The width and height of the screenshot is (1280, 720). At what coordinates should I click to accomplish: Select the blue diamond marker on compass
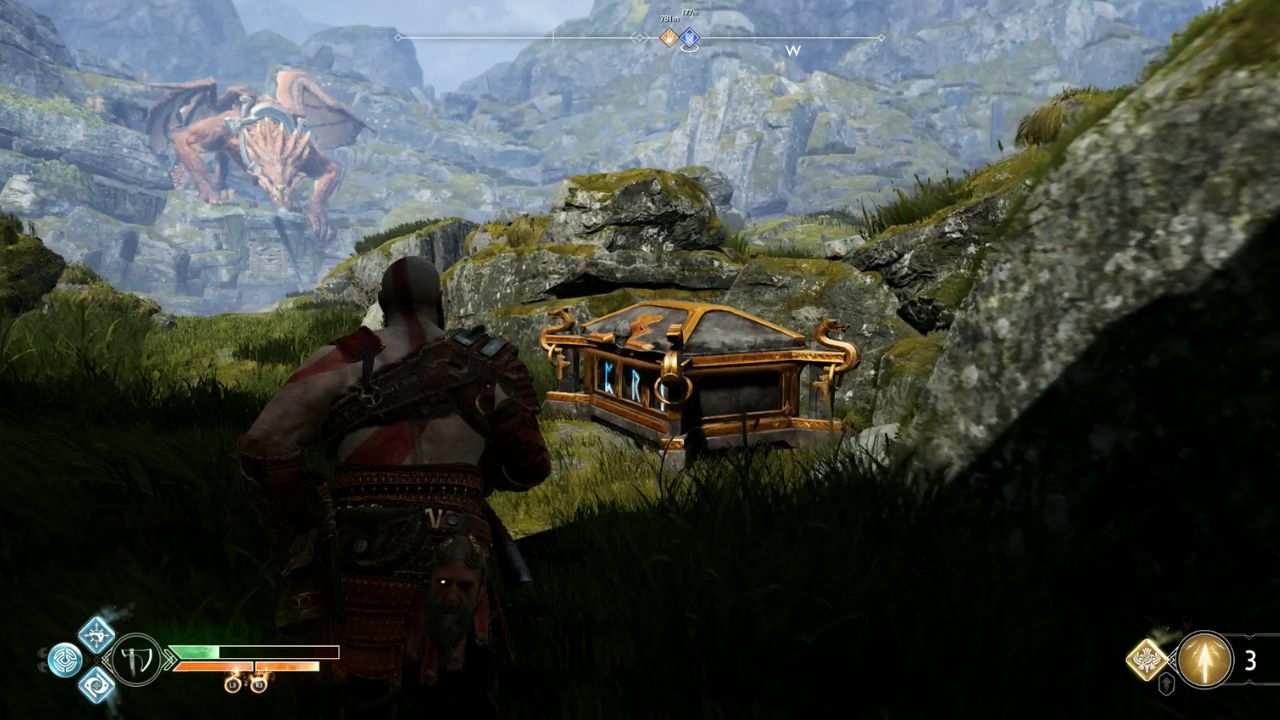[690, 38]
